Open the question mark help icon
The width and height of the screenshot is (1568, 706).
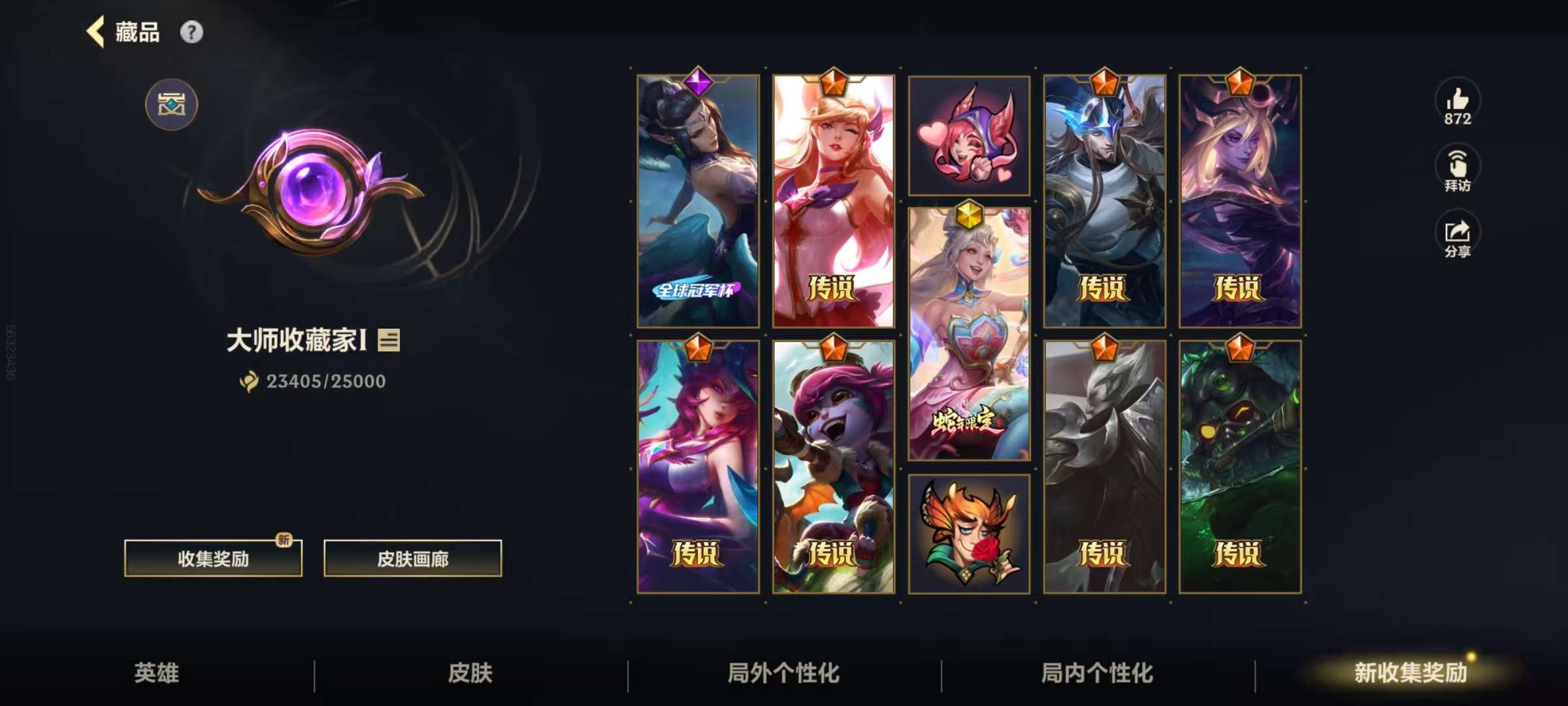pos(191,32)
